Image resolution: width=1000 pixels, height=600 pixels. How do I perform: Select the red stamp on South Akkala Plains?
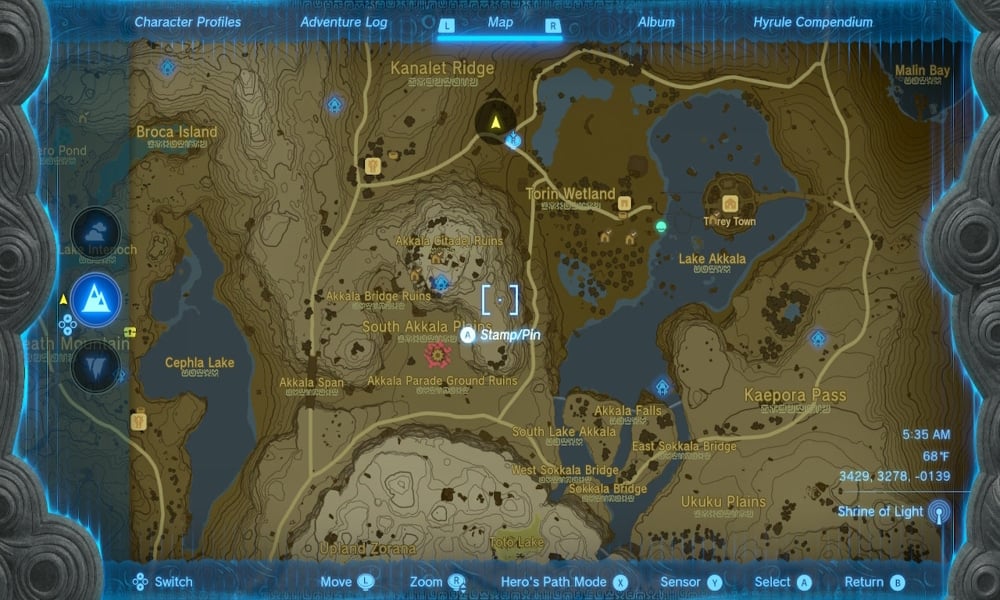pos(436,353)
